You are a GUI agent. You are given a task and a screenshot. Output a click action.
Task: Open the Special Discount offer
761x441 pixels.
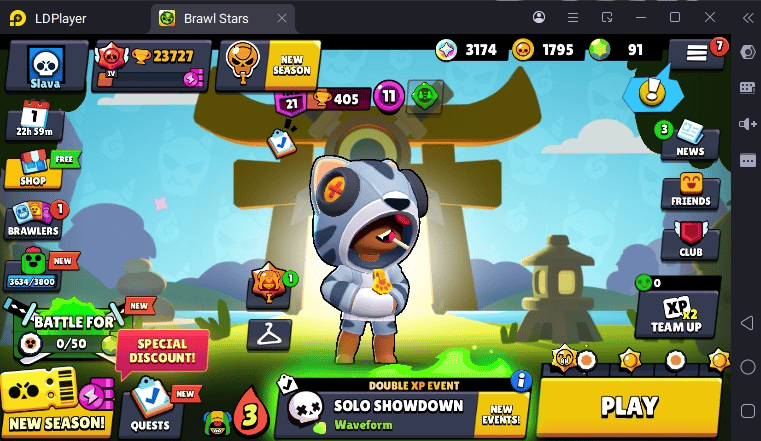click(162, 351)
